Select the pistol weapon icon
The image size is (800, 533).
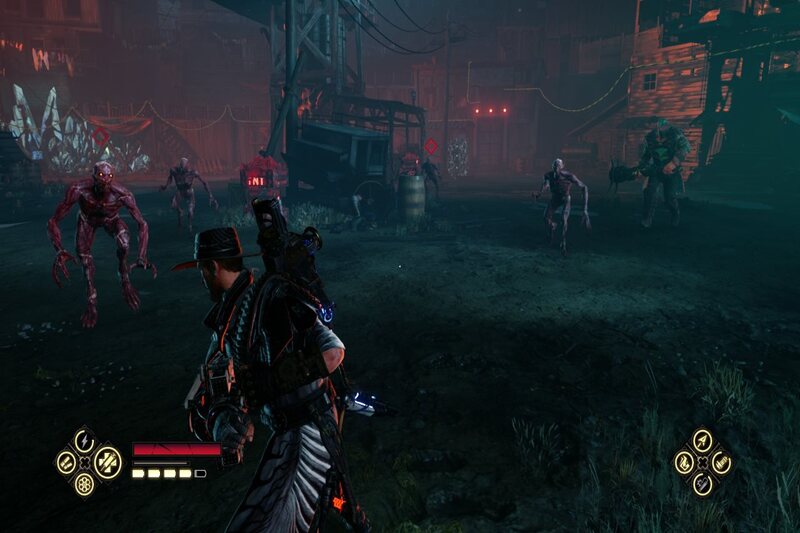pos(703,484)
